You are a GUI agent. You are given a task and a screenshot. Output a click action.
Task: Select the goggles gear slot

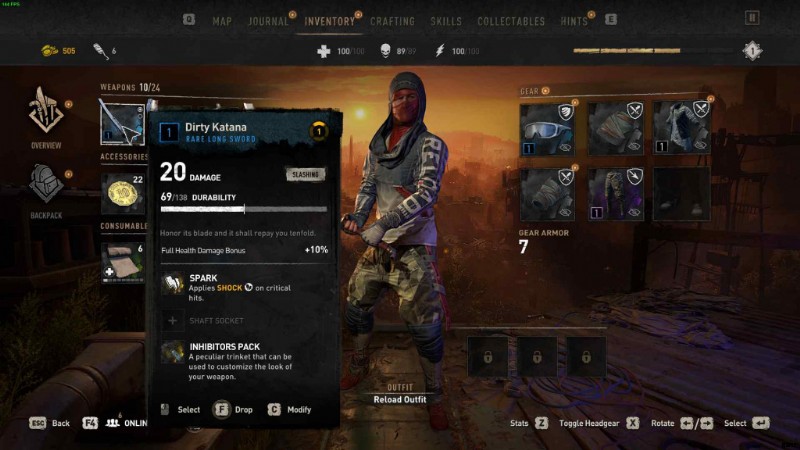point(547,128)
